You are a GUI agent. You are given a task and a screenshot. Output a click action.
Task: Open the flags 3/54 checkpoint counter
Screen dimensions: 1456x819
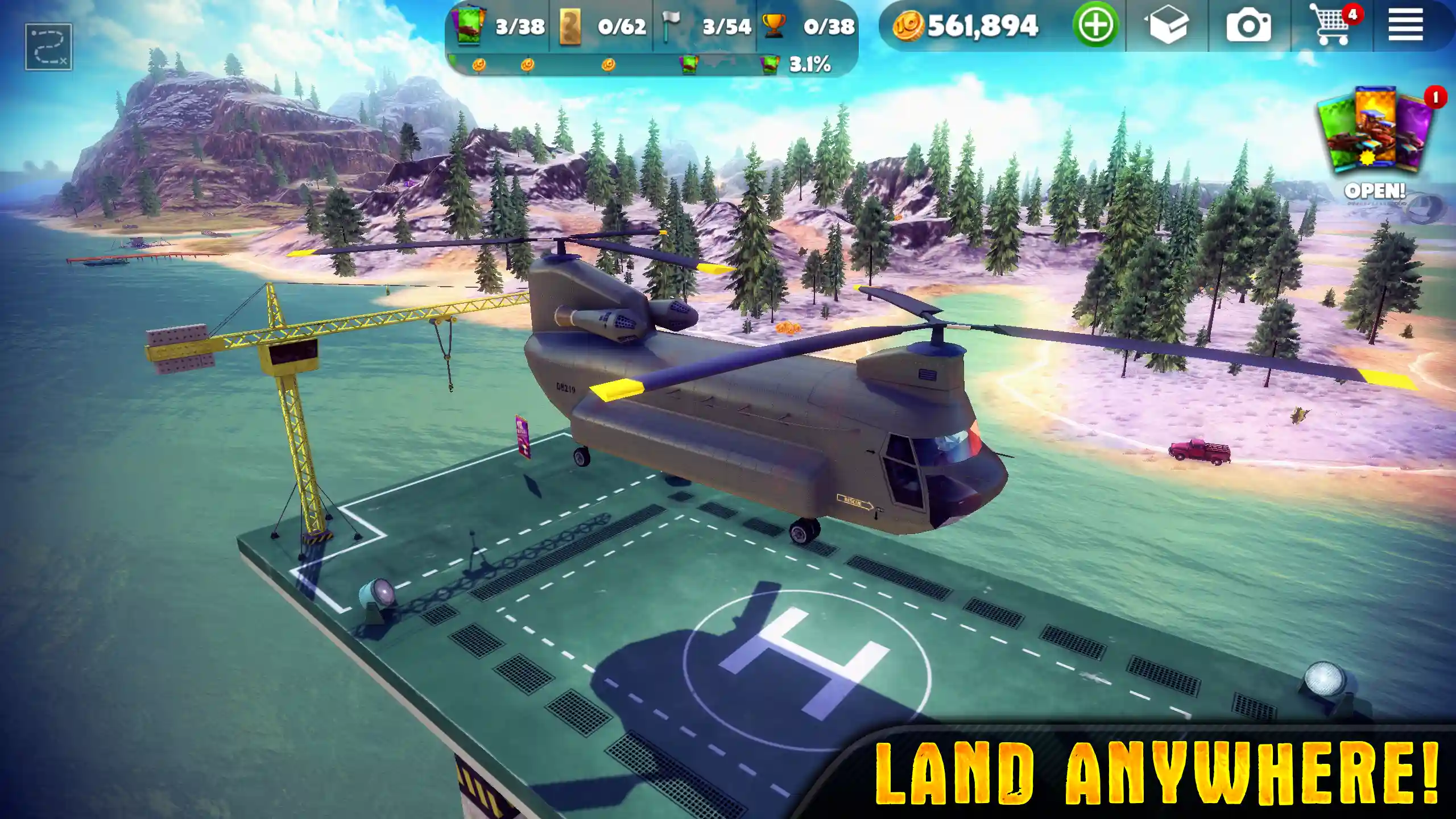pyautogui.click(x=668, y=24)
